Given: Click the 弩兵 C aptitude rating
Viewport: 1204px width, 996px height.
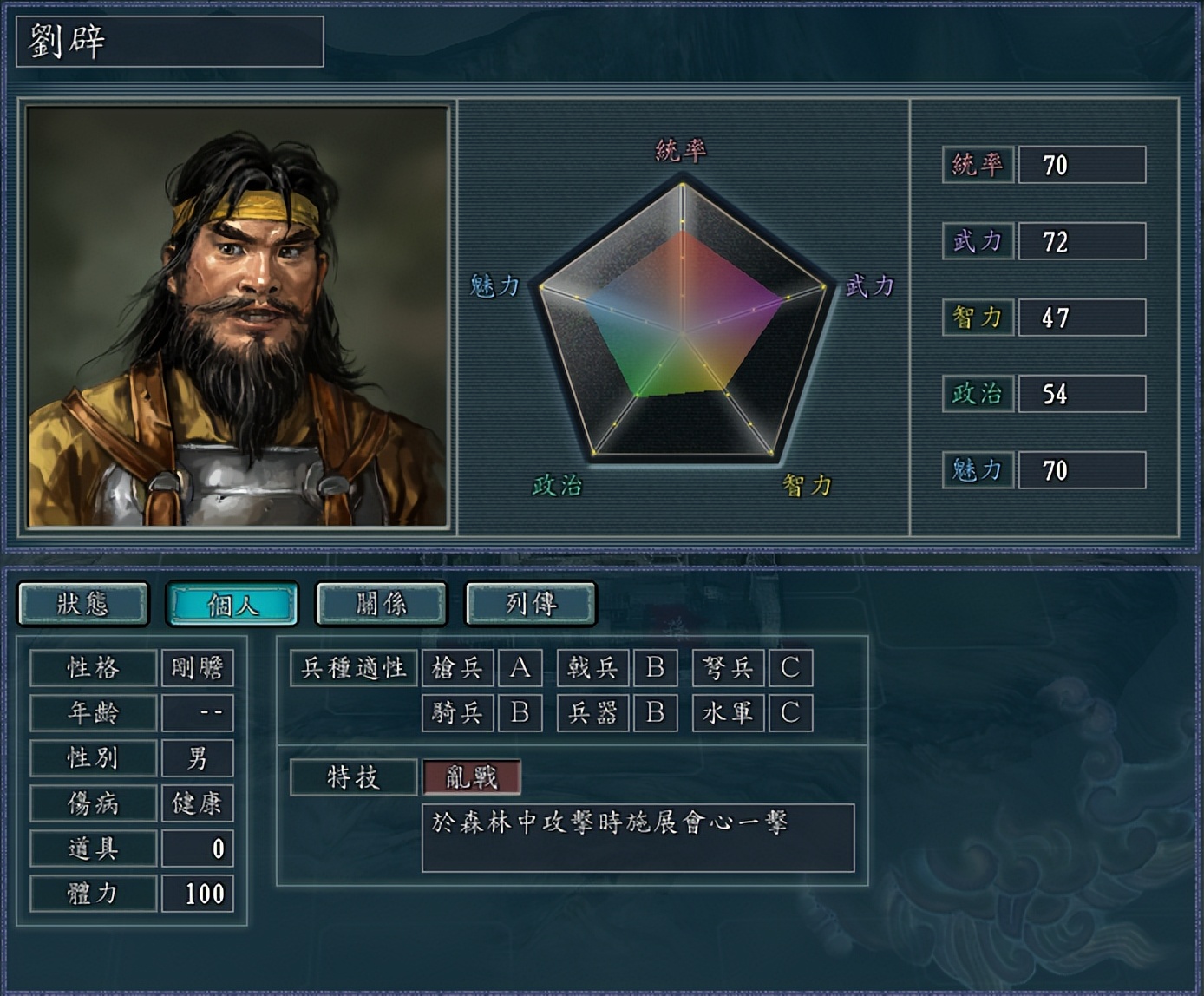Looking at the screenshot, I should [791, 668].
